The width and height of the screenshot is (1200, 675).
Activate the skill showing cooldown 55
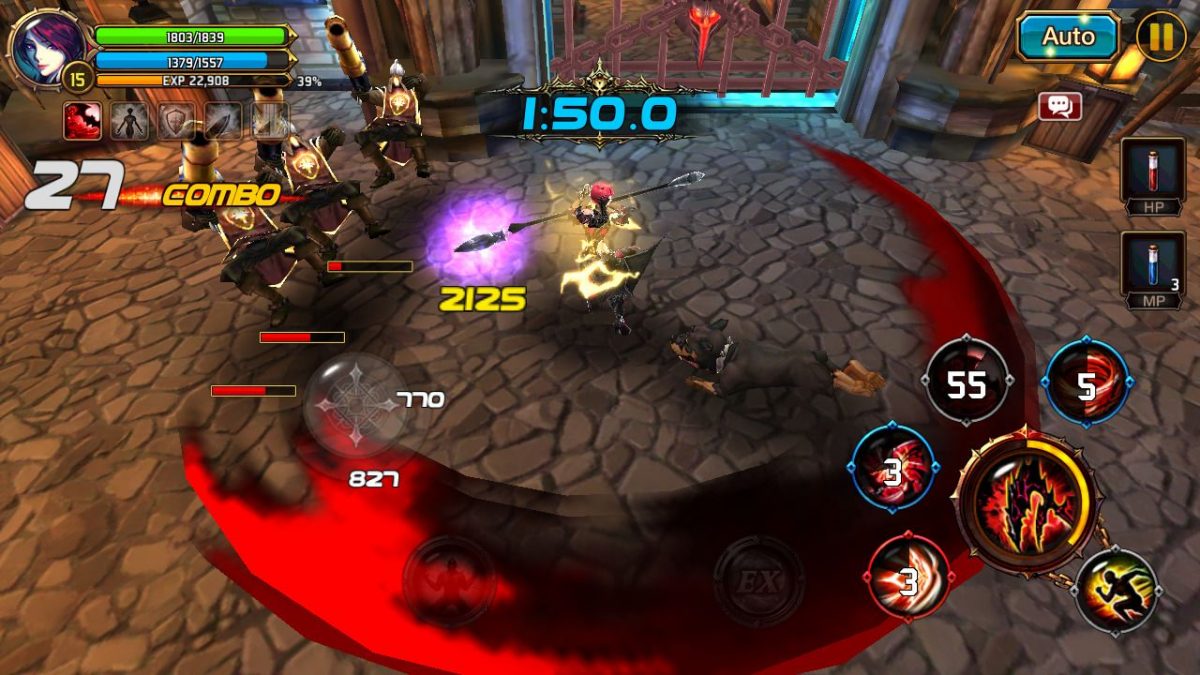pos(966,383)
